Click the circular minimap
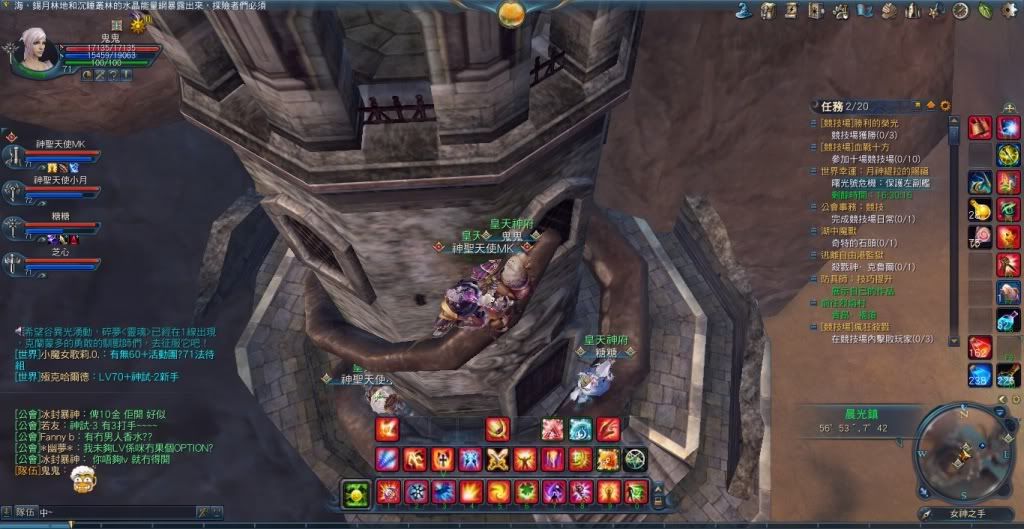The height and width of the screenshot is (529, 1024). (x=954, y=451)
